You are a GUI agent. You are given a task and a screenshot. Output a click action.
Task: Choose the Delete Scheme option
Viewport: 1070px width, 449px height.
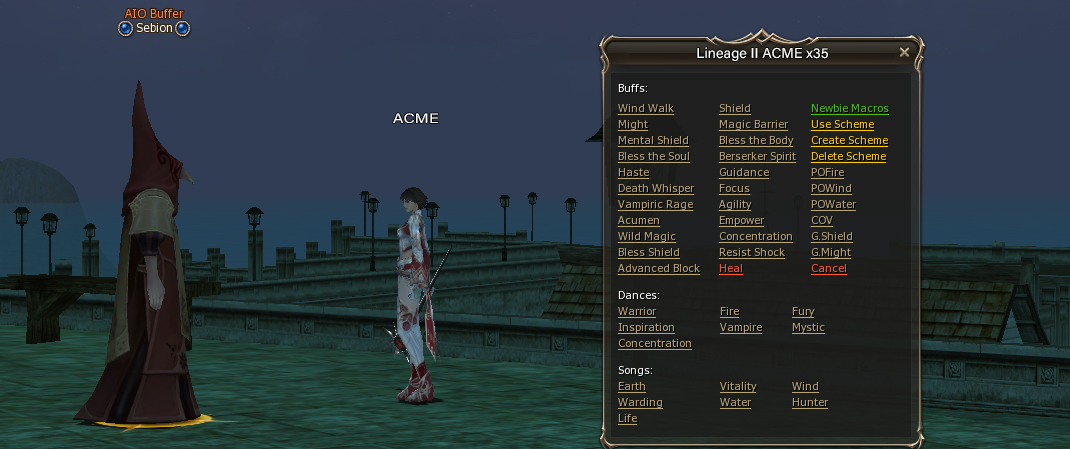848,156
